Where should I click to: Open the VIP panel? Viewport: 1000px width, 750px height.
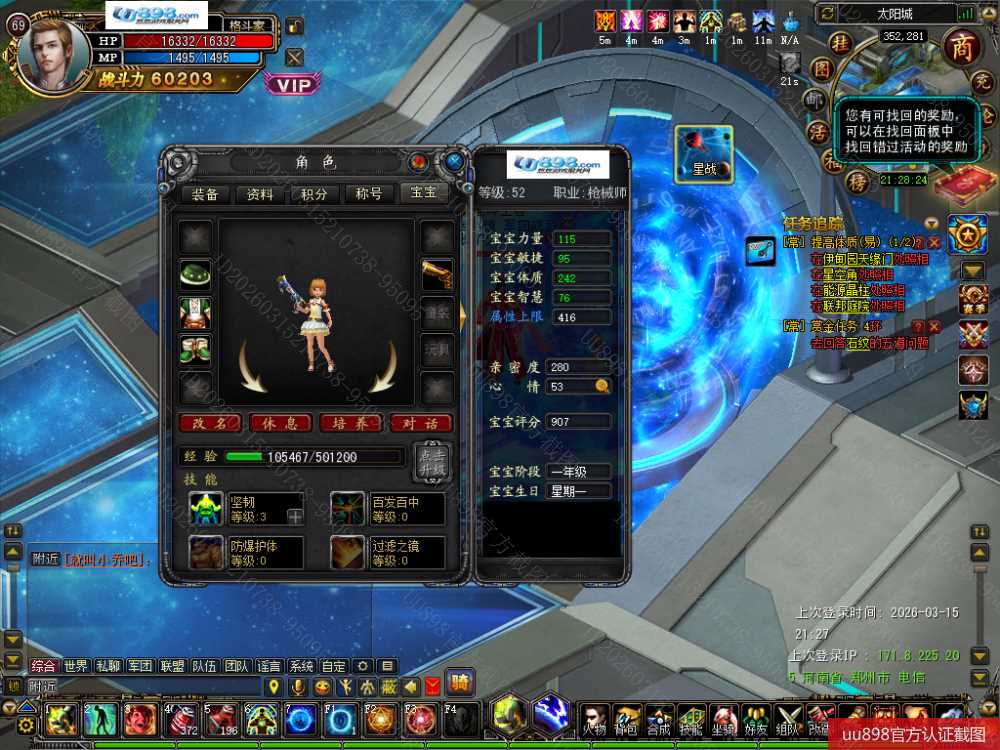pos(293,85)
